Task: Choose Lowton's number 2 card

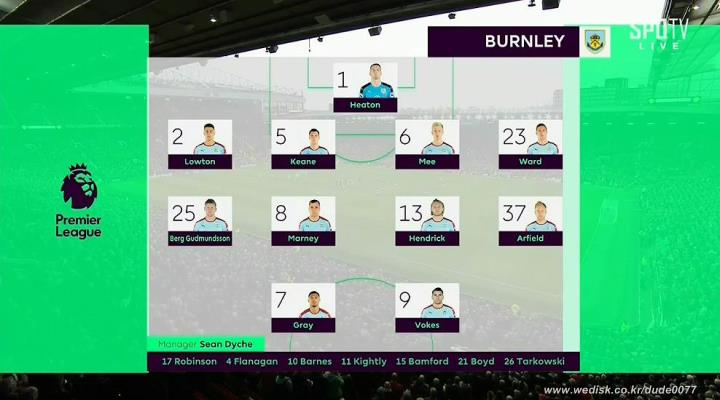Action: 200,144
